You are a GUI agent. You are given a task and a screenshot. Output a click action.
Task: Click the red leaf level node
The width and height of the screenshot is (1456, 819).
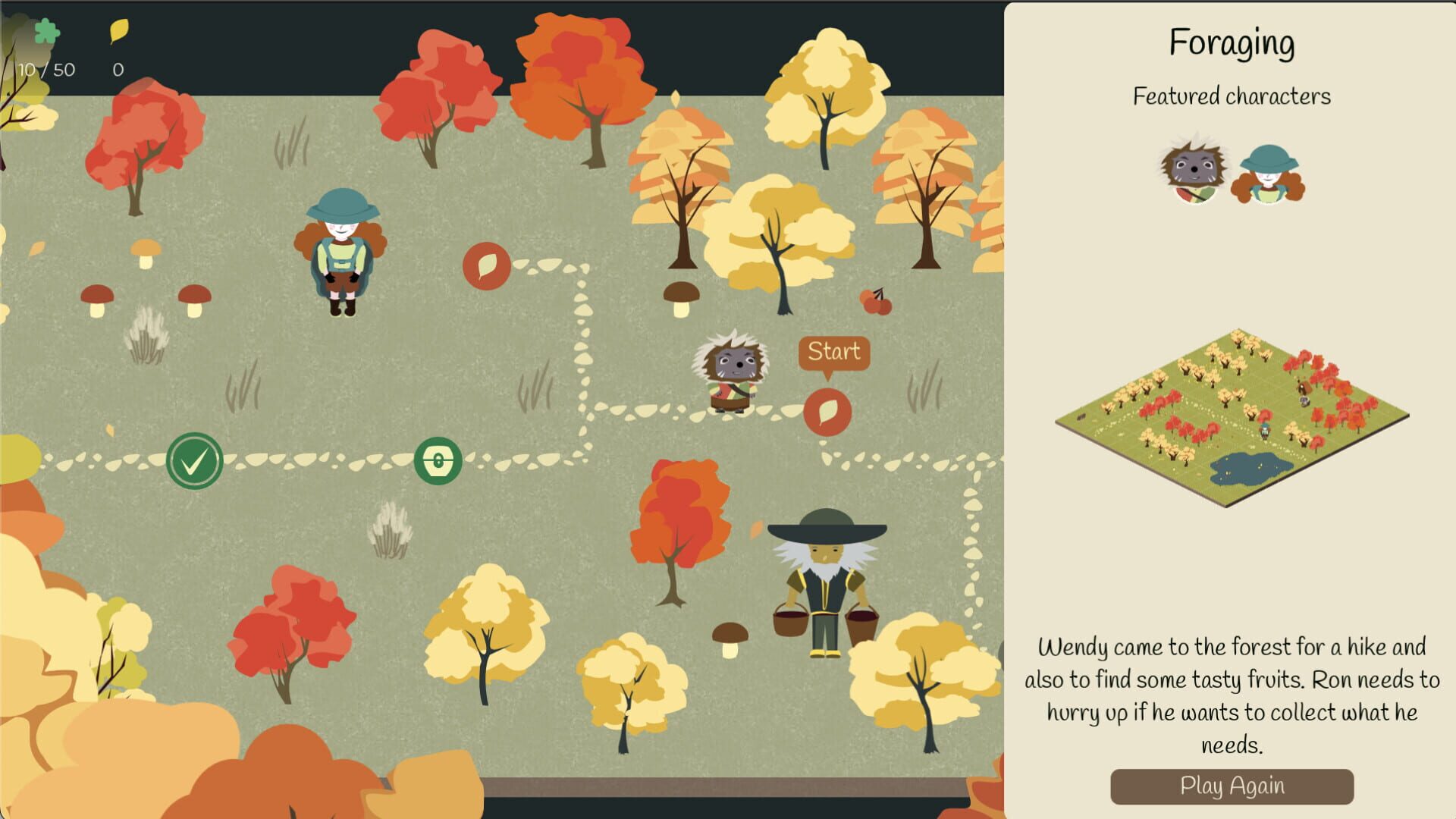(488, 267)
